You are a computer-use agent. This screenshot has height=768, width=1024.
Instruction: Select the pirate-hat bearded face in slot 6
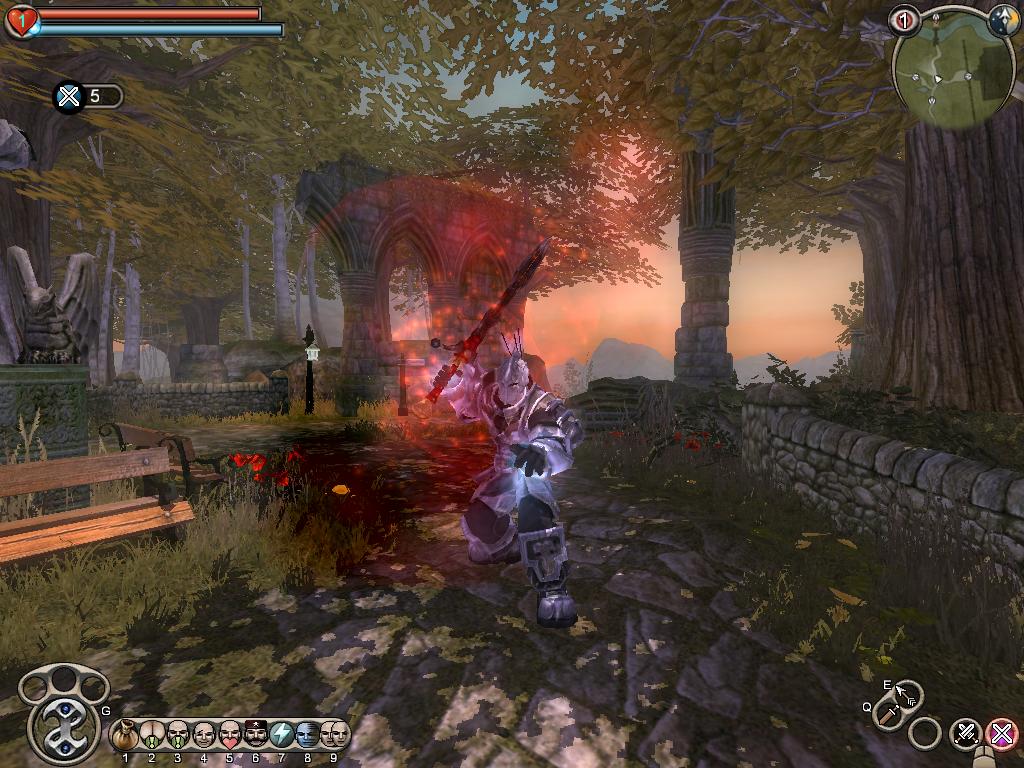pos(255,736)
